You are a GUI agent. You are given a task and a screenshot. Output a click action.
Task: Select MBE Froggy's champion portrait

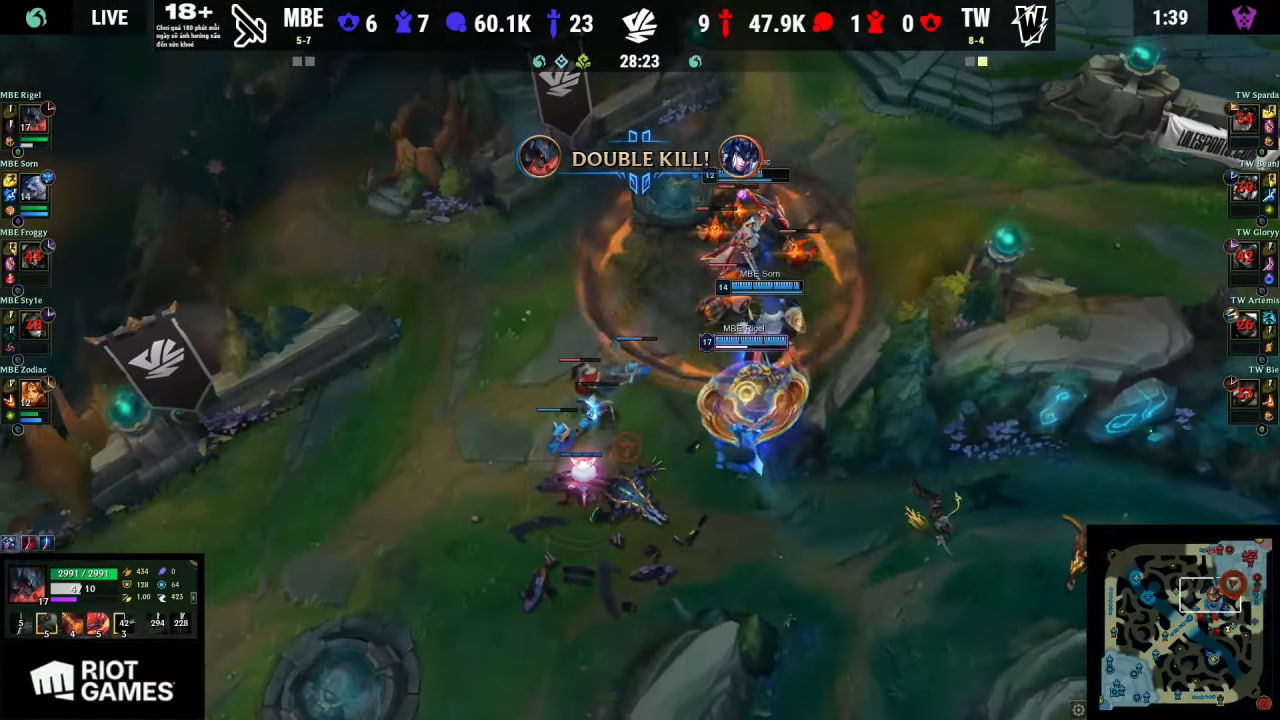(x=34, y=256)
